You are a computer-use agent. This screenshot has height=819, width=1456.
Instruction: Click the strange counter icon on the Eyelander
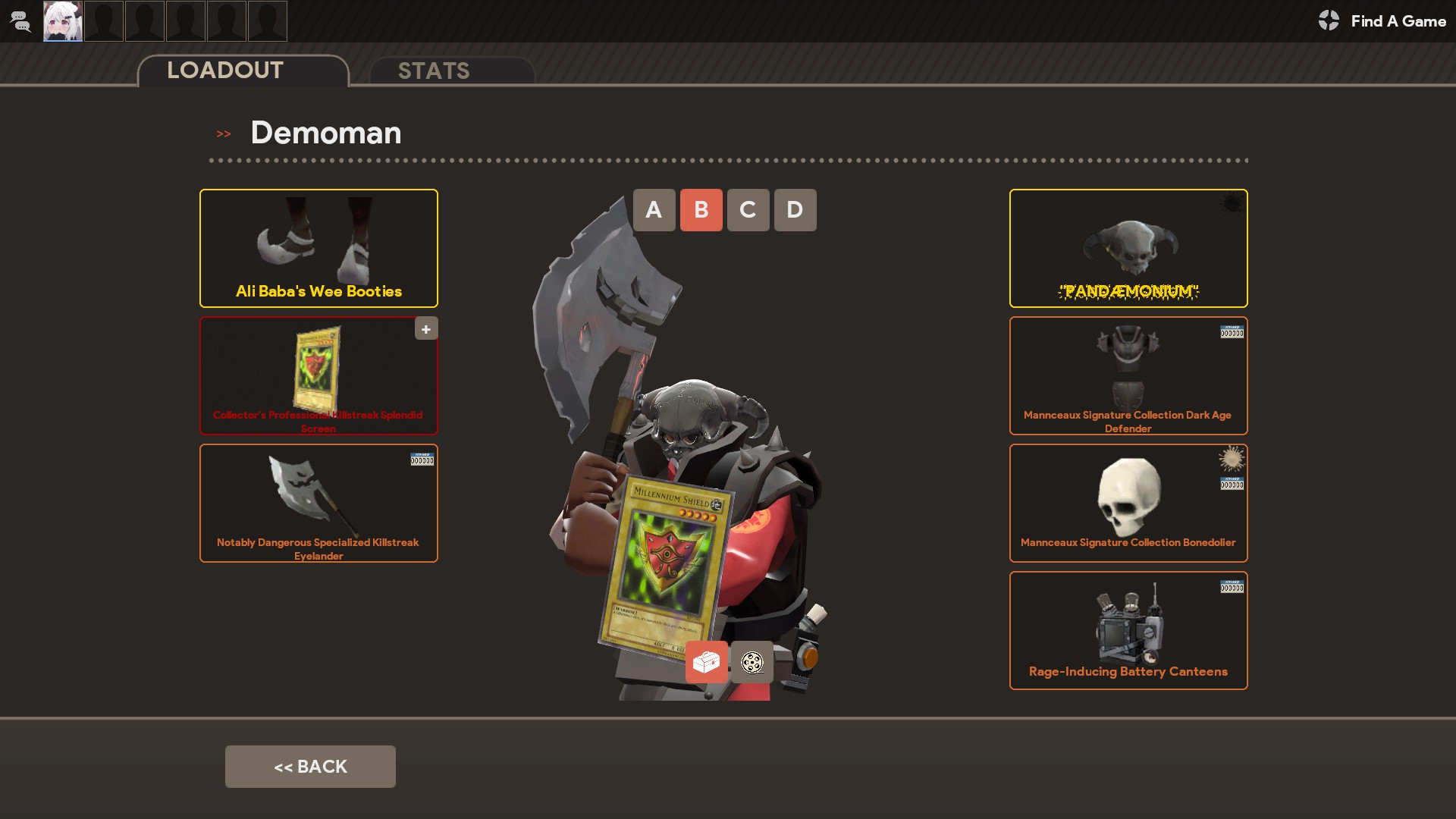[x=423, y=460]
